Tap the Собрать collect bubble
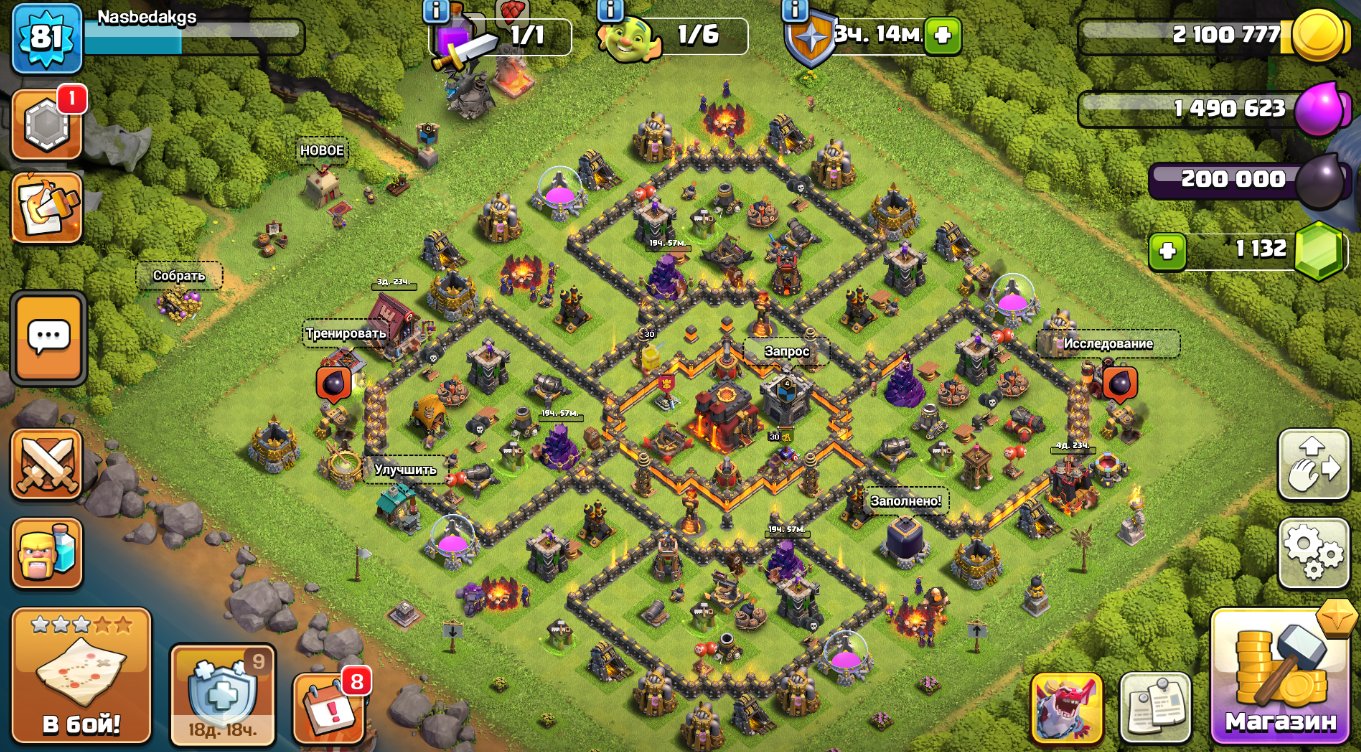Screen dimensions: 1361x752 179,275
